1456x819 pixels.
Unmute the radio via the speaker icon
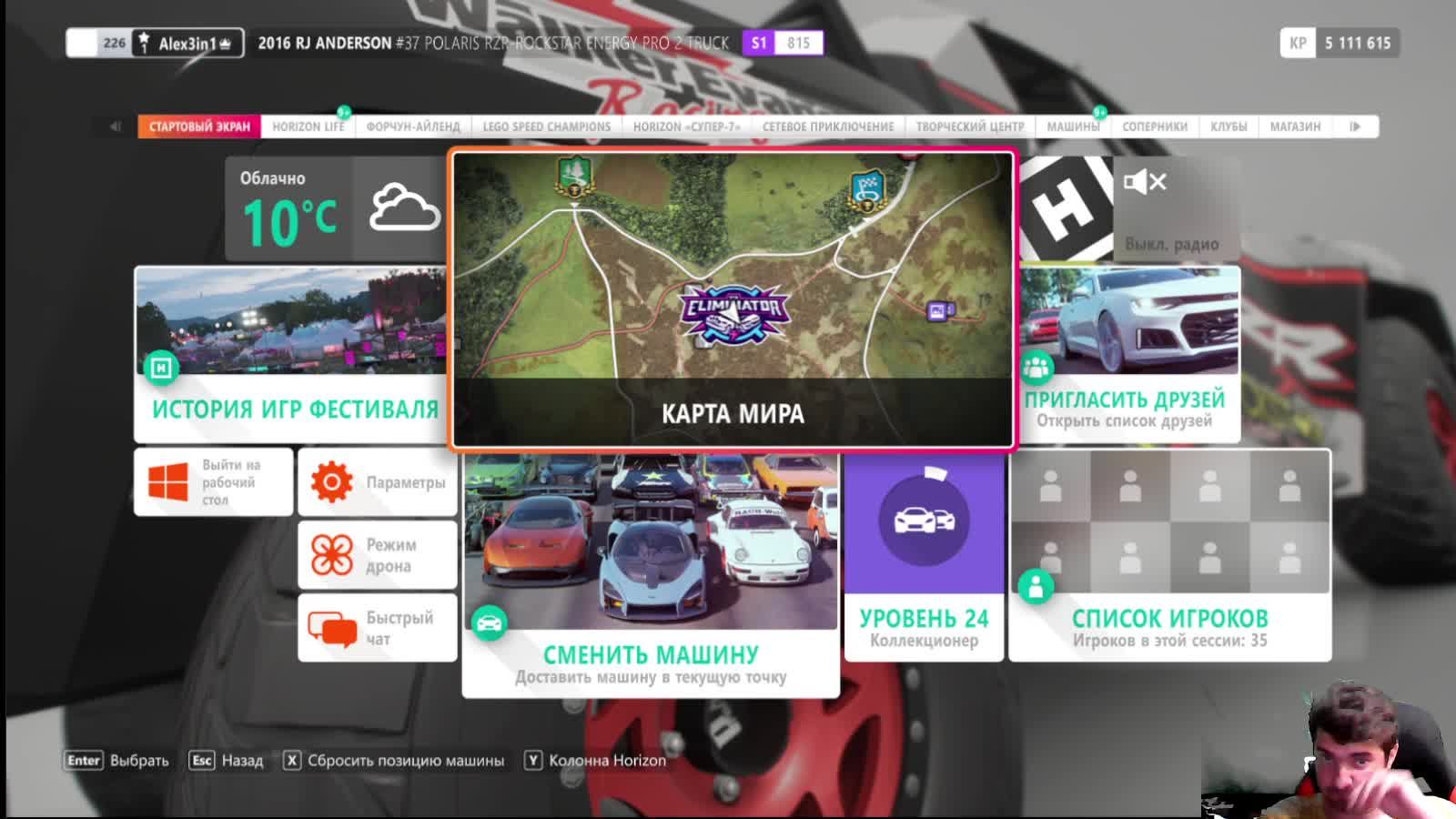(x=1144, y=183)
